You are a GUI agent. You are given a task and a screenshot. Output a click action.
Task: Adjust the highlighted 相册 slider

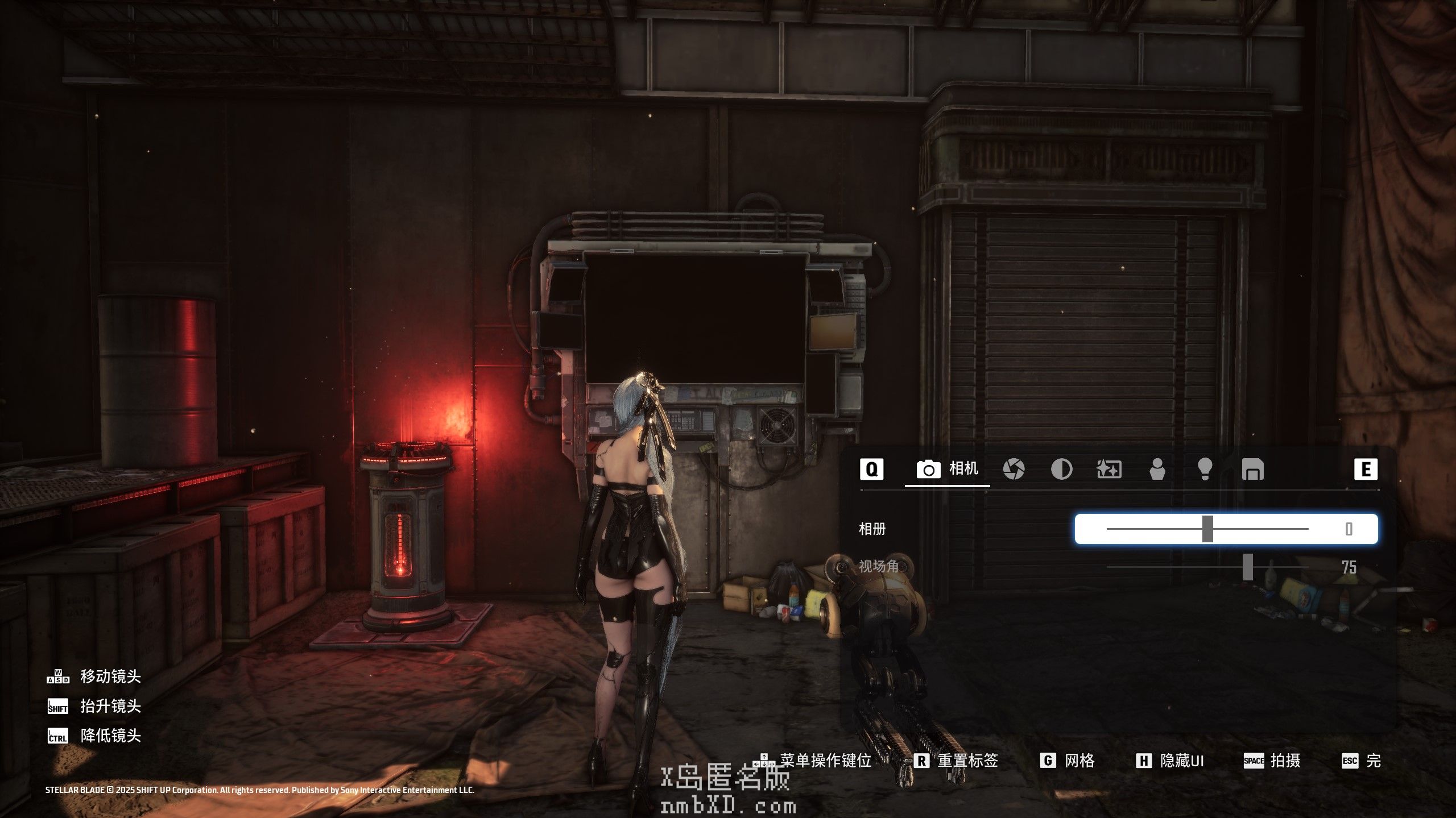pyautogui.click(x=1207, y=529)
